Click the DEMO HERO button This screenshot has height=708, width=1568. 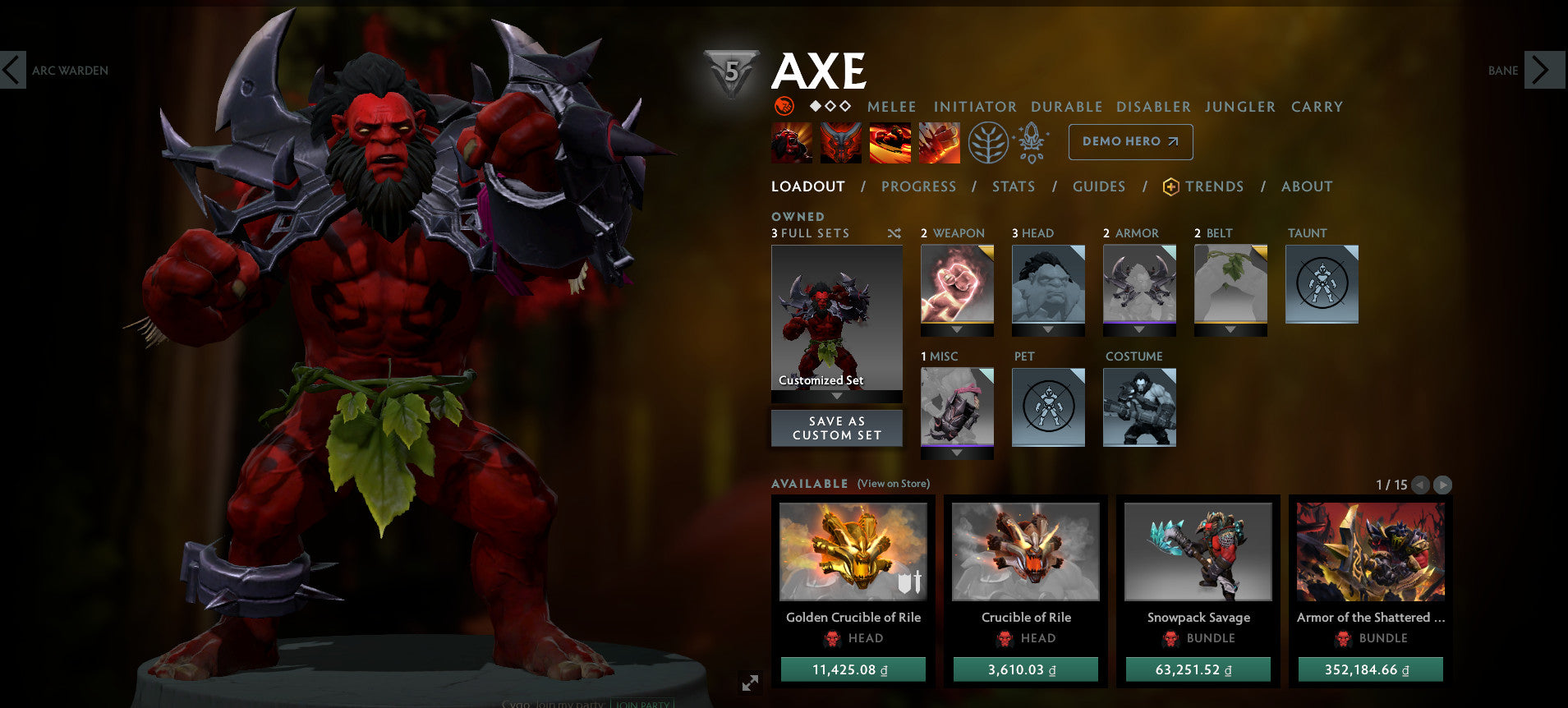tap(1129, 141)
